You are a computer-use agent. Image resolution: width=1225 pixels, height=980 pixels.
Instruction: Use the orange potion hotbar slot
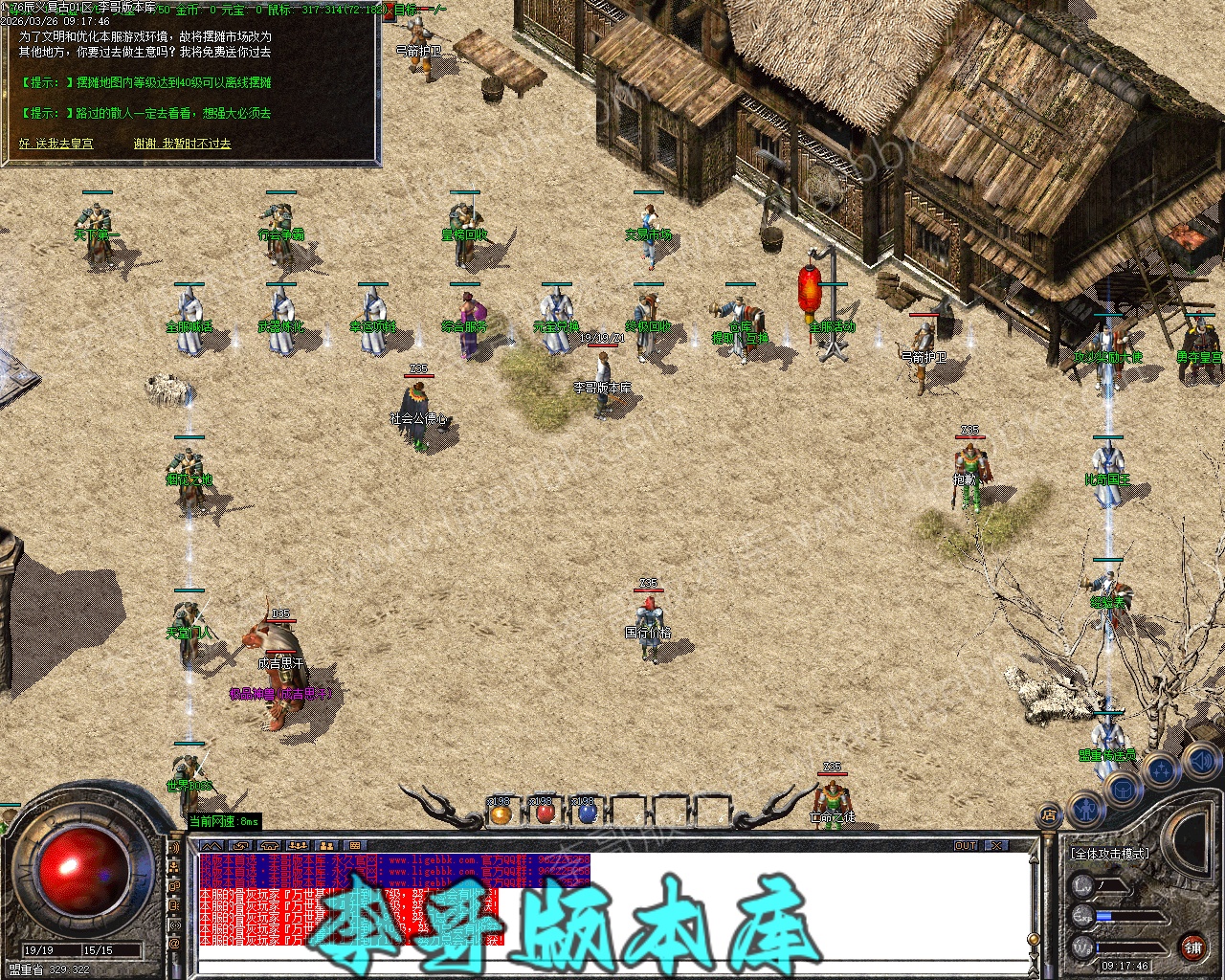500,813
